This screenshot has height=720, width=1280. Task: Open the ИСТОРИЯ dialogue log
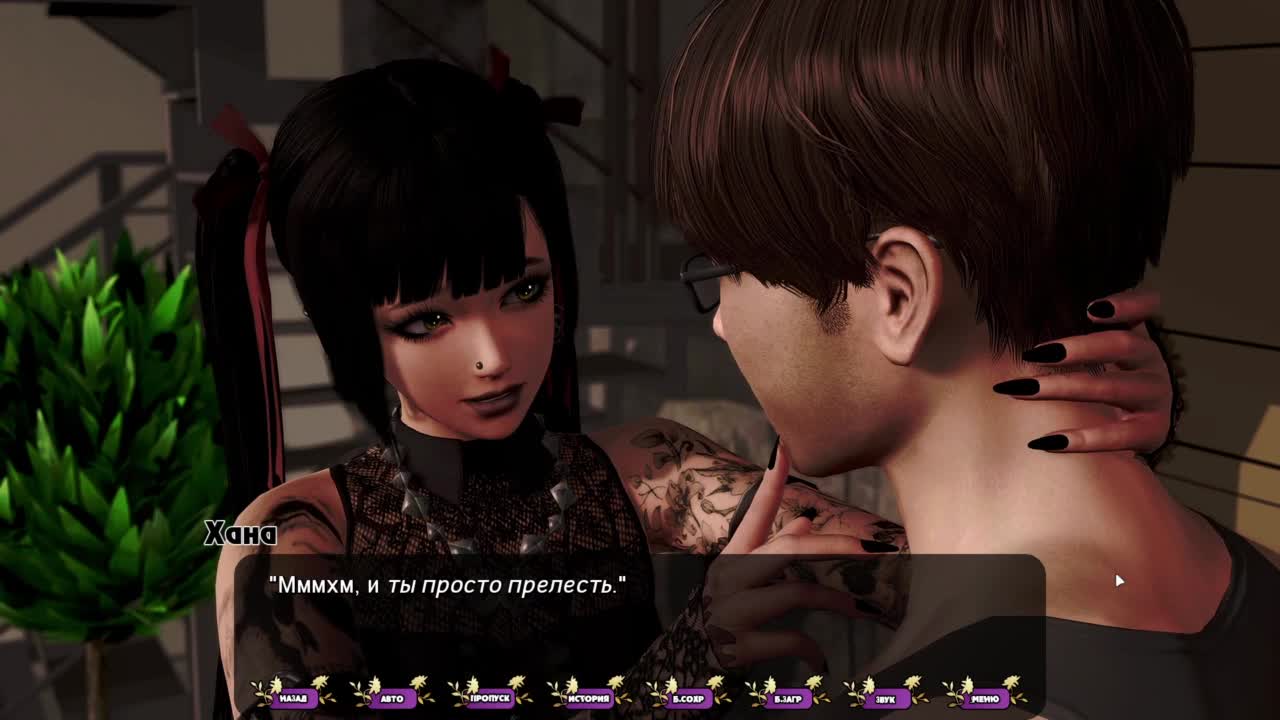589,698
